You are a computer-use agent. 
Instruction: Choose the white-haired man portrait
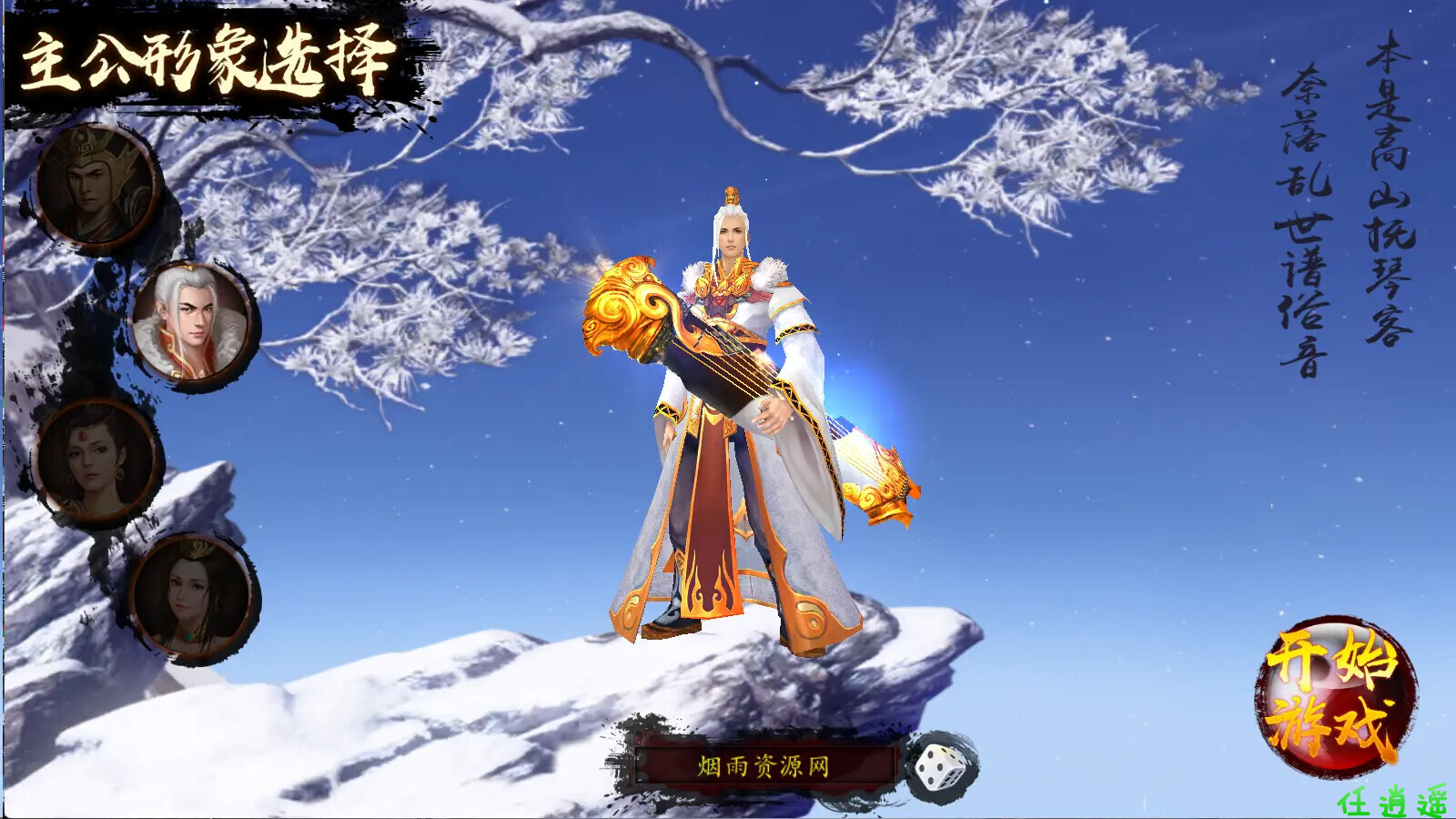click(x=193, y=324)
